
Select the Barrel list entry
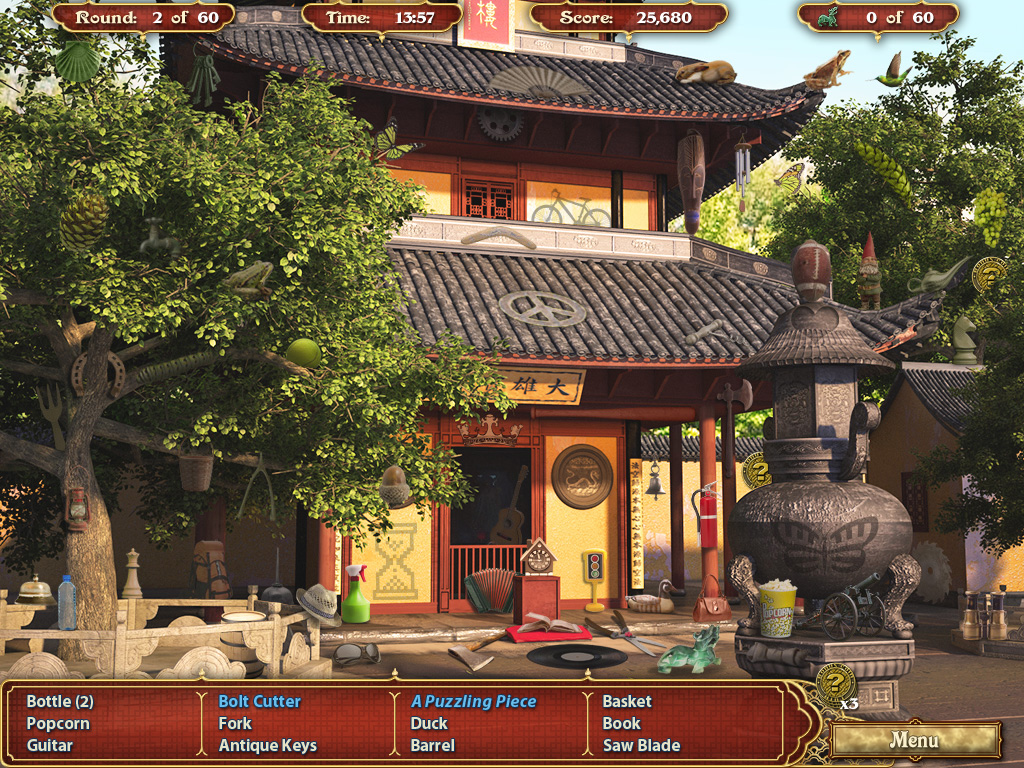click(432, 745)
